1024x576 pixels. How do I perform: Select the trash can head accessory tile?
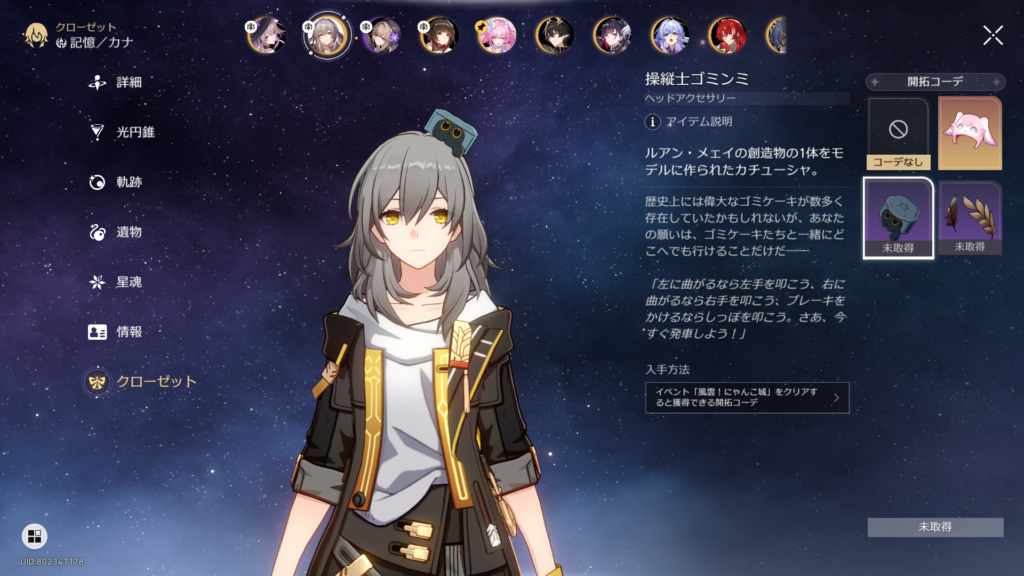coord(900,217)
